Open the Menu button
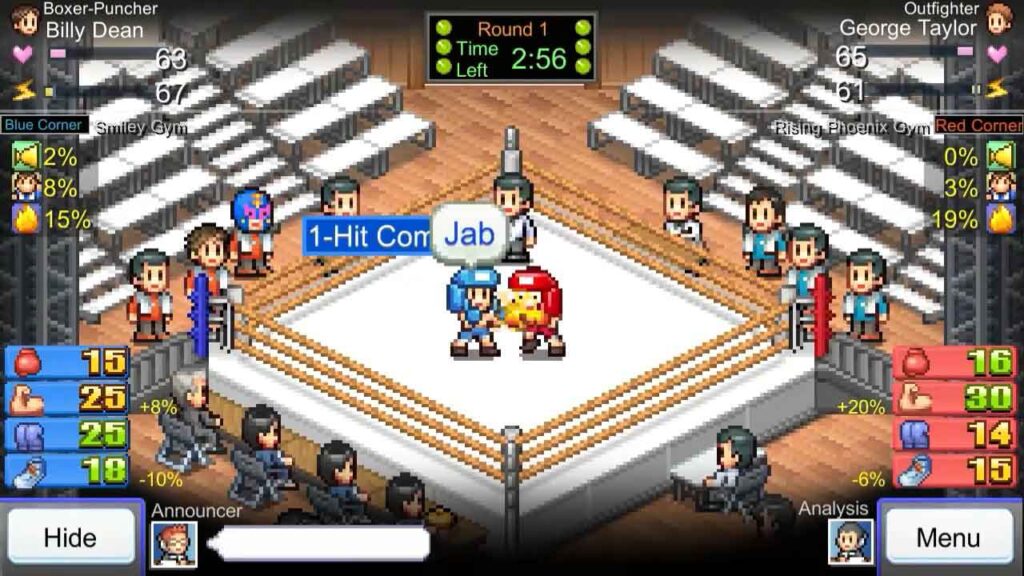Image resolution: width=1024 pixels, height=576 pixels. pos(948,537)
